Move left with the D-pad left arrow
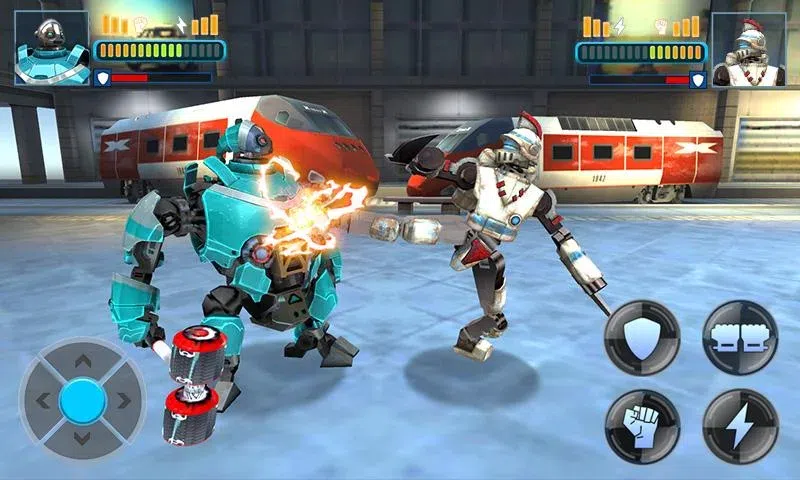Viewport: 800px width, 480px height. pyautogui.click(x=44, y=401)
